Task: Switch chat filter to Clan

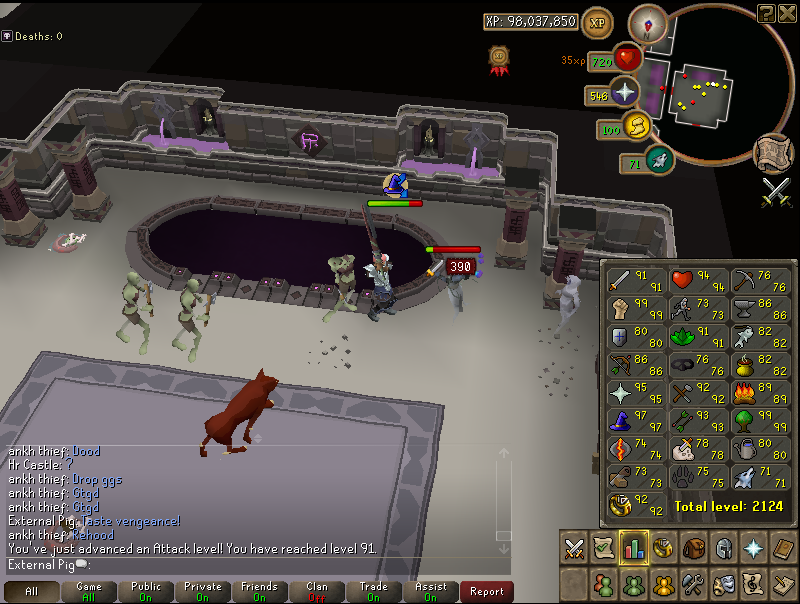Action: click(316, 591)
